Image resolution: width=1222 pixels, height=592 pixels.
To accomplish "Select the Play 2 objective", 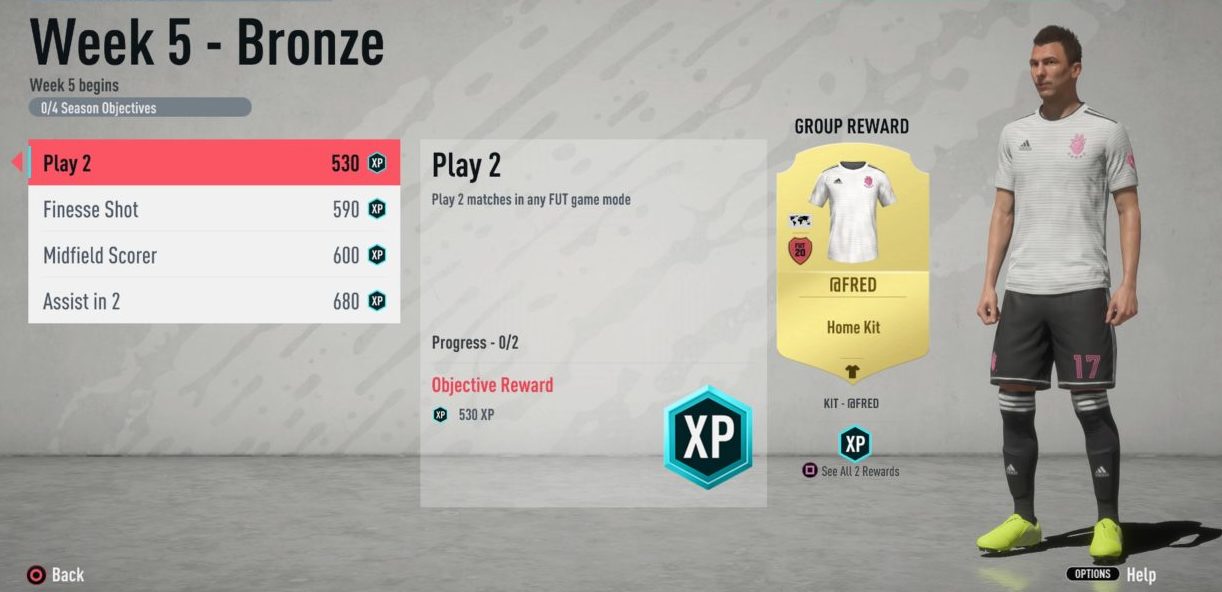I will click(214, 163).
